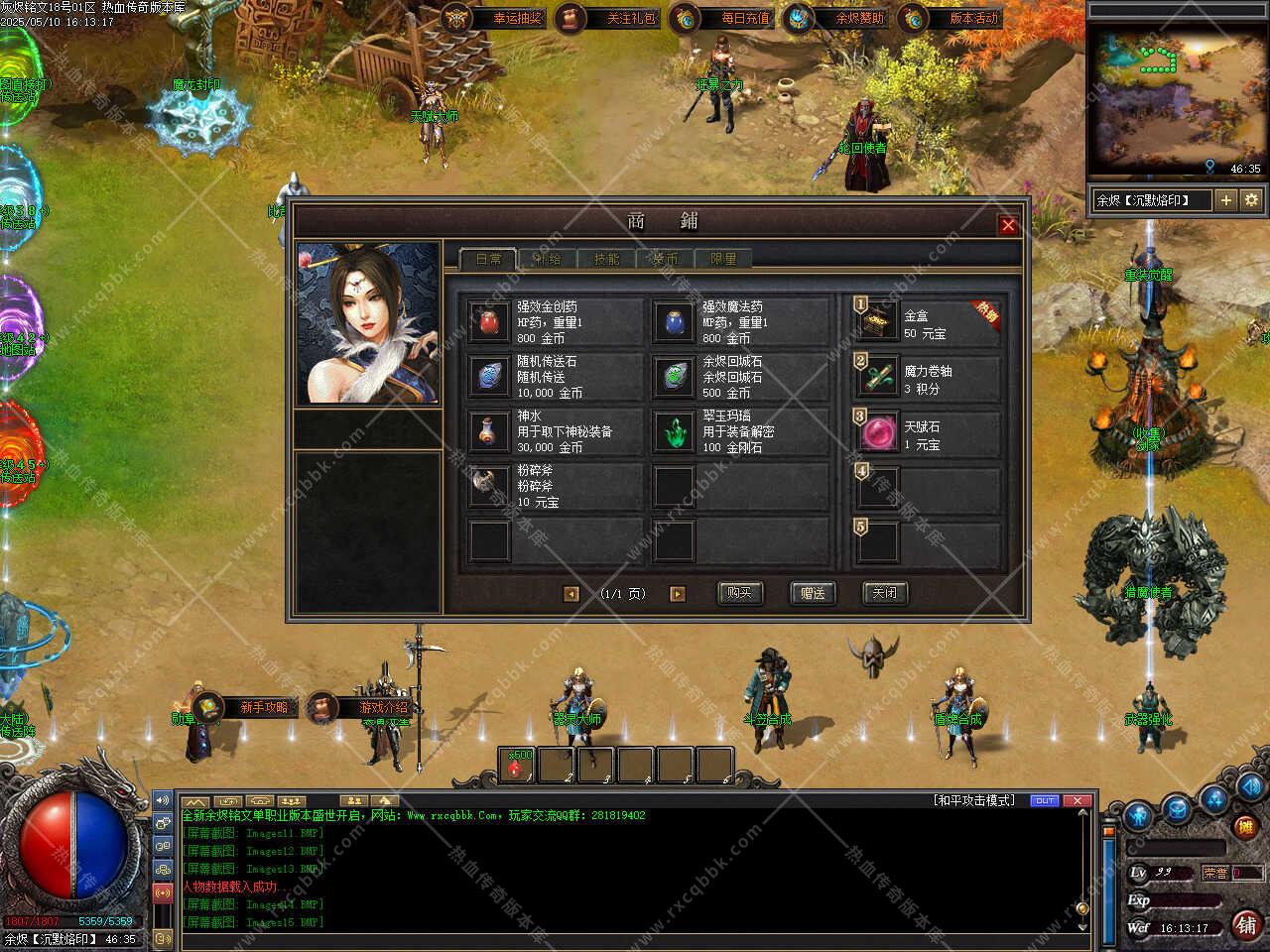
Task: Select the 神水 potion in the shop
Action: tap(489, 431)
